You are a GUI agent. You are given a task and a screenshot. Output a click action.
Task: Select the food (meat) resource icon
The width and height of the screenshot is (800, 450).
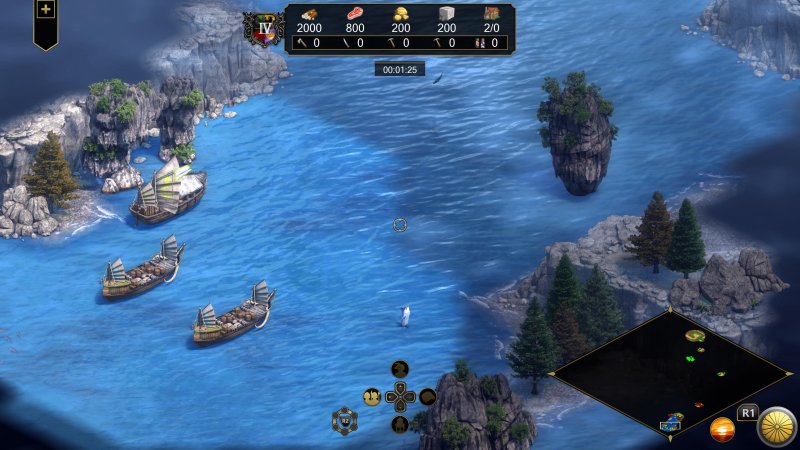tap(356, 13)
